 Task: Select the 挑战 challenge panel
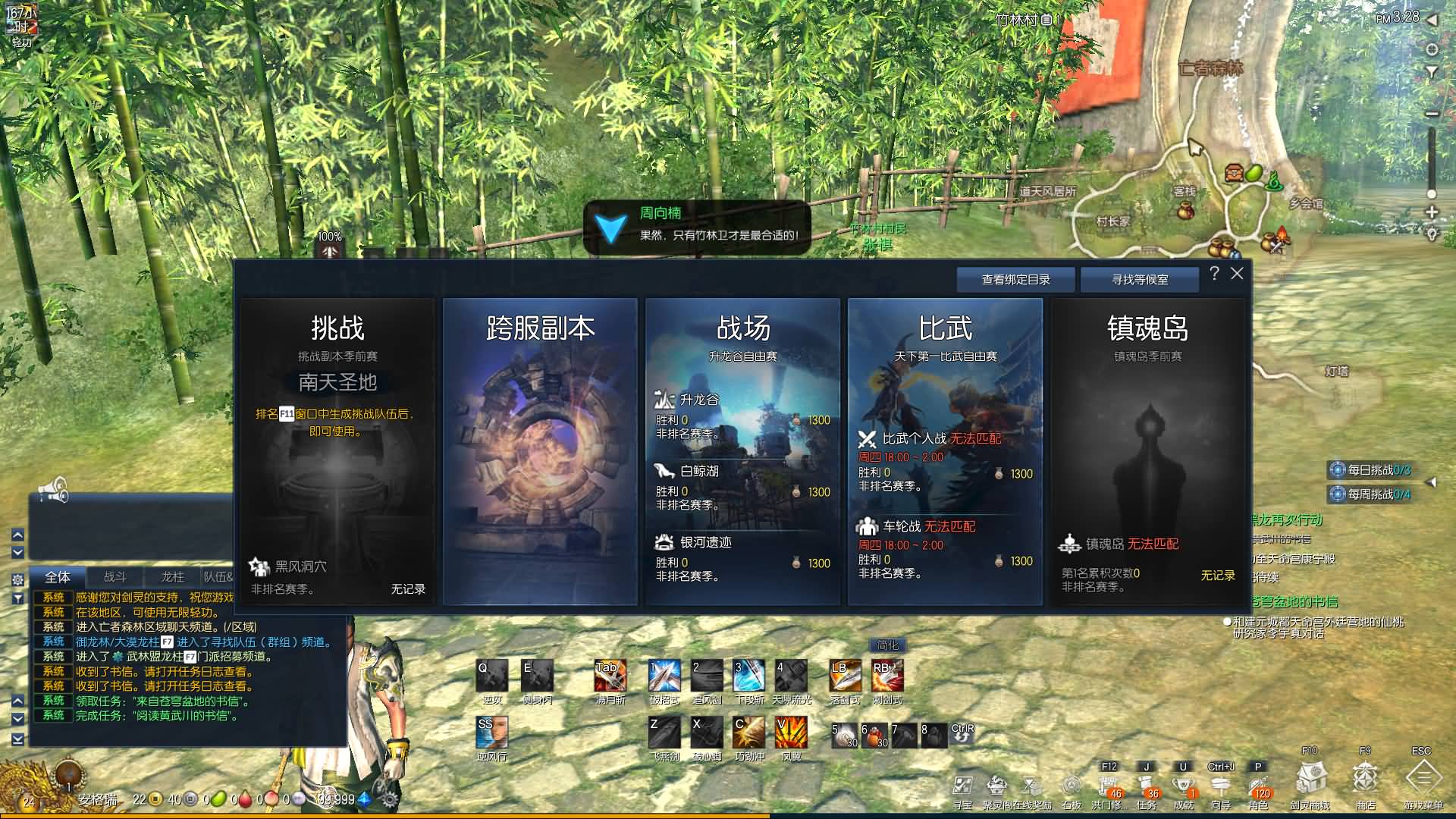tap(337, 451)
